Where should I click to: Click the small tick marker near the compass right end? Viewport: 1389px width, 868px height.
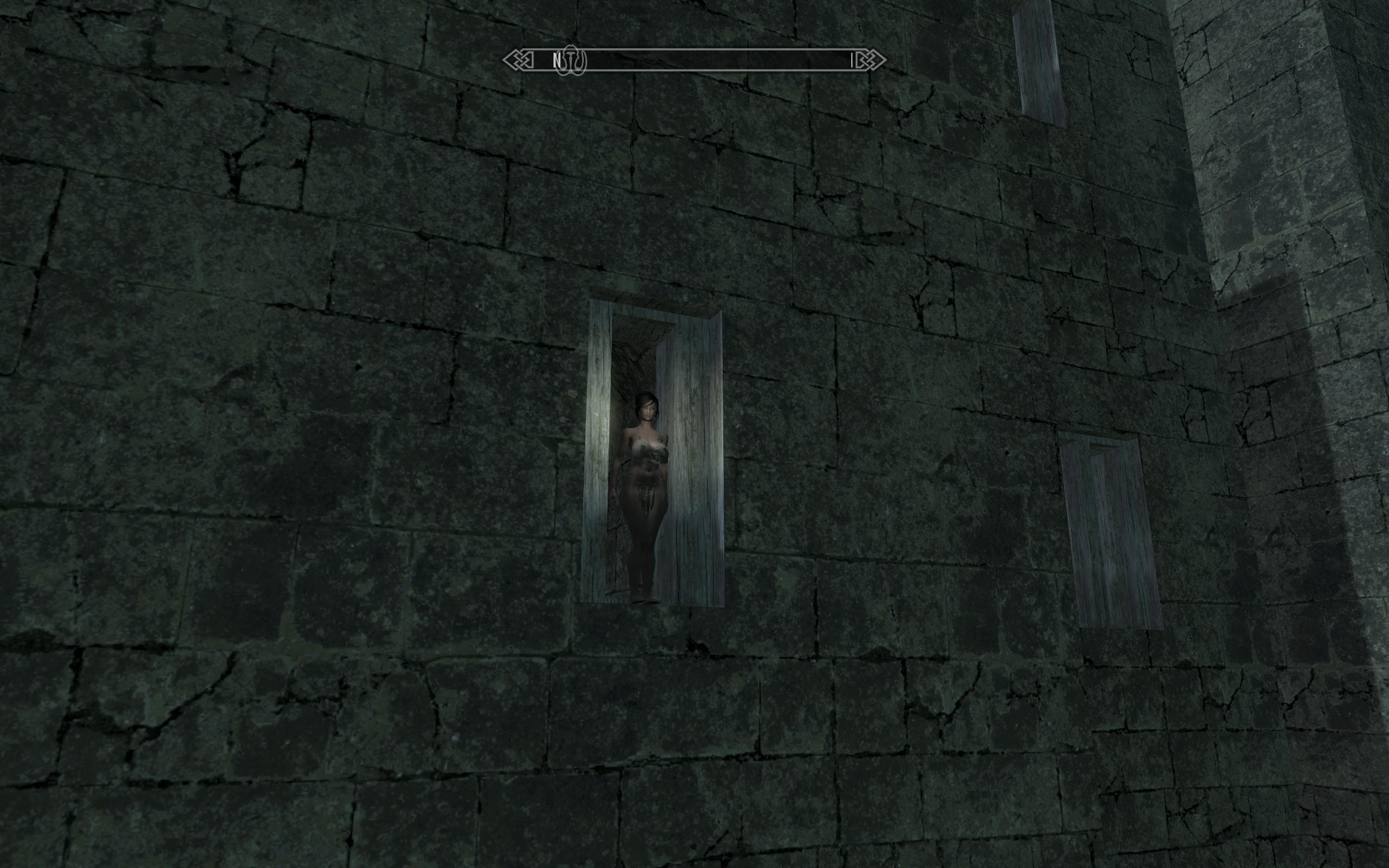851,60
